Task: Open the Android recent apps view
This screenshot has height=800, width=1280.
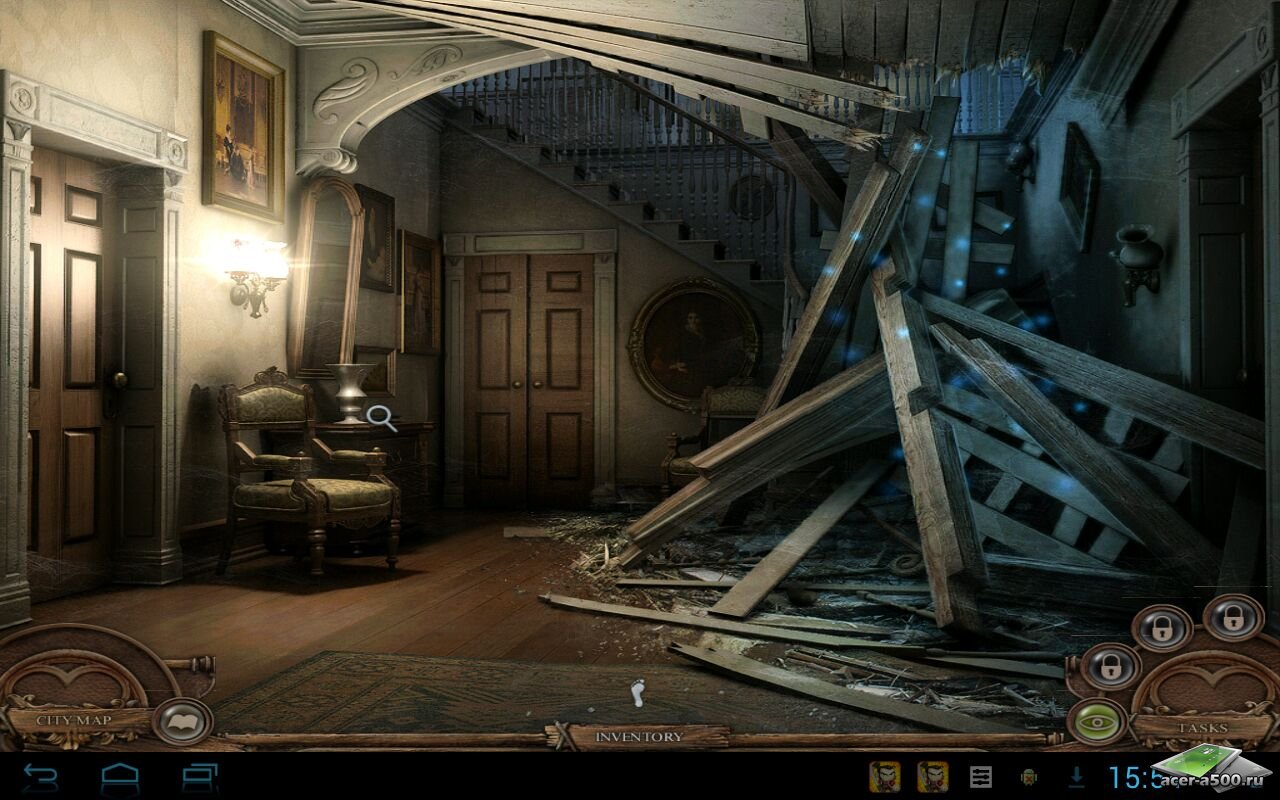Action: click(200, 776)
